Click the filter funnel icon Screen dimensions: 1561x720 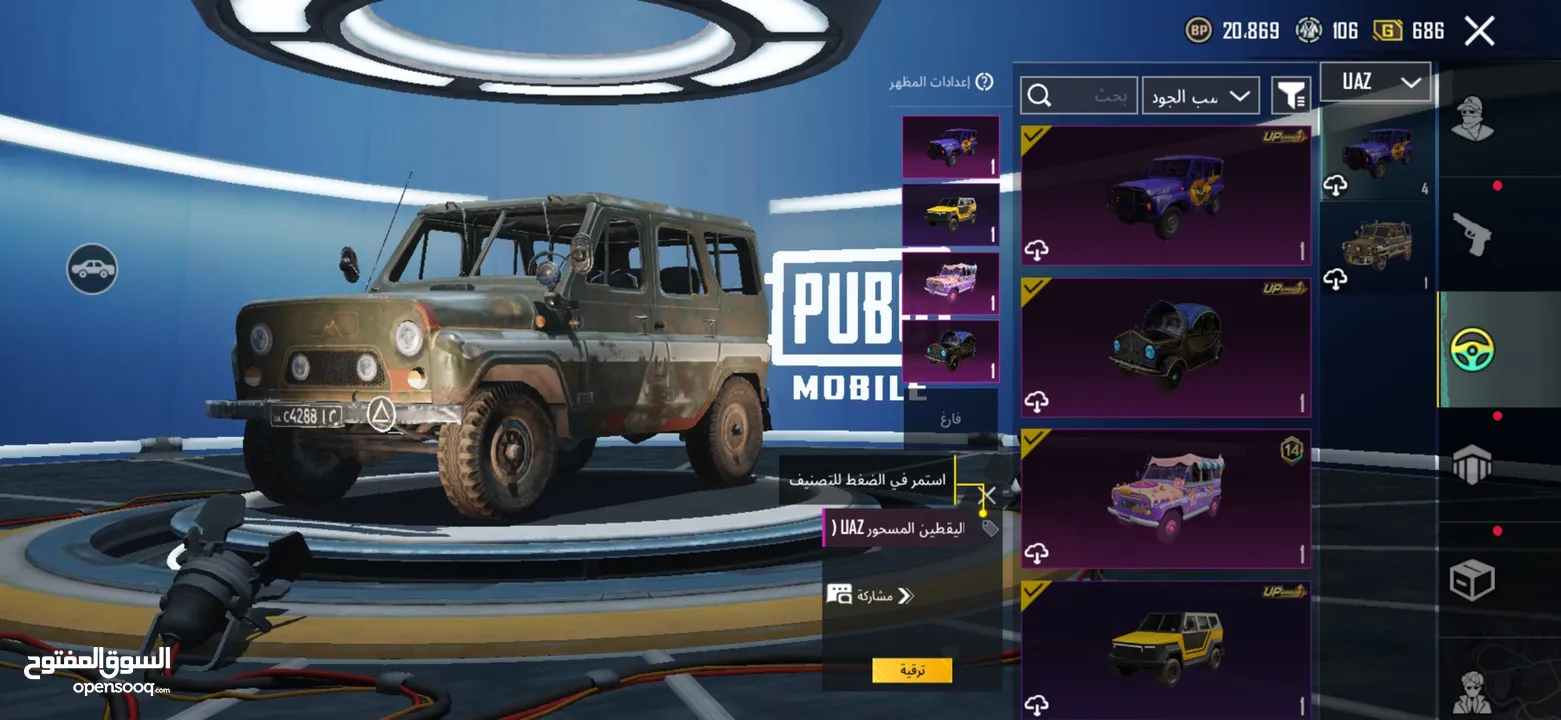click(1291, 94)
